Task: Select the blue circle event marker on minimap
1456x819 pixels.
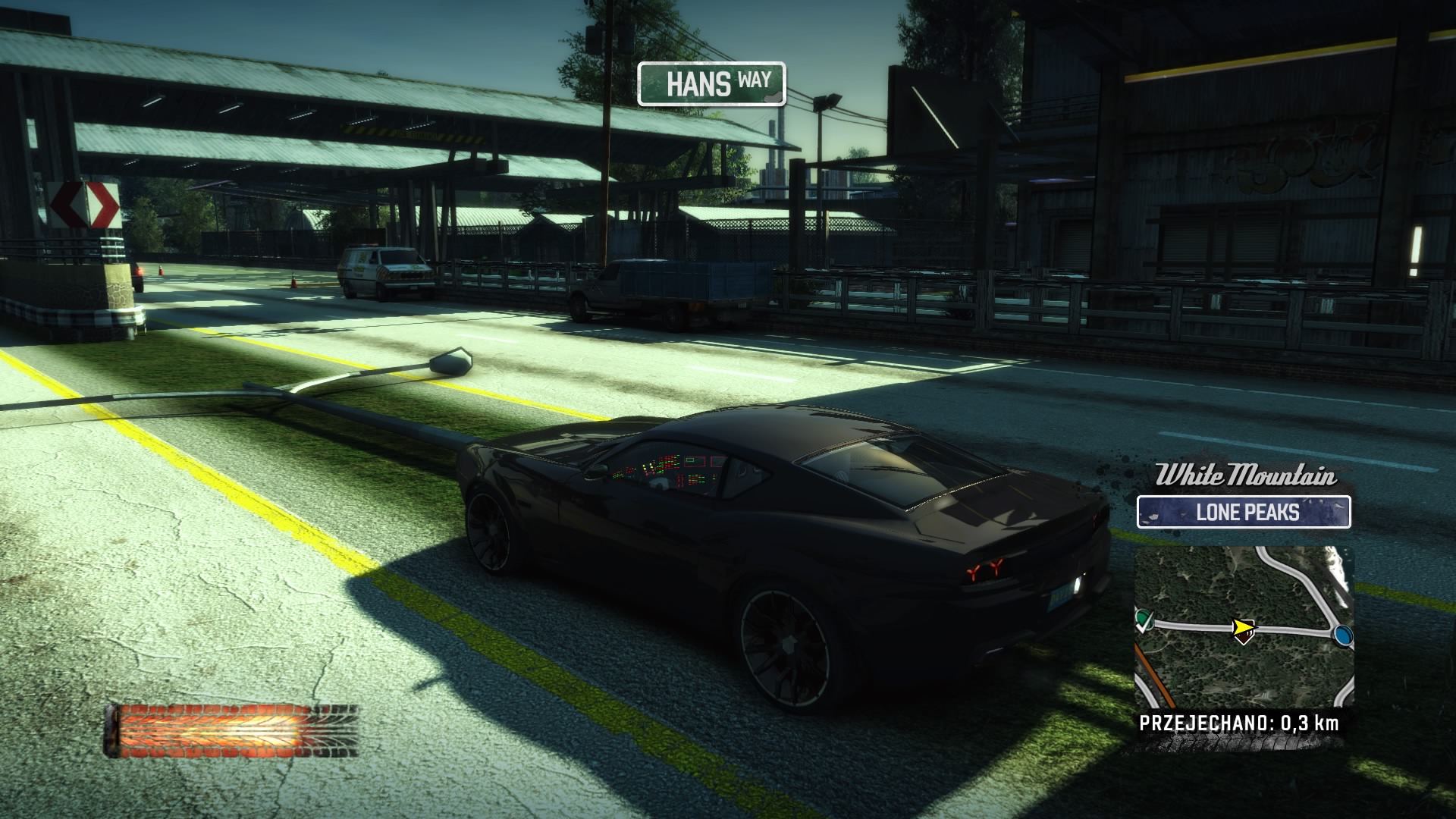Action: coord(1342,635)
